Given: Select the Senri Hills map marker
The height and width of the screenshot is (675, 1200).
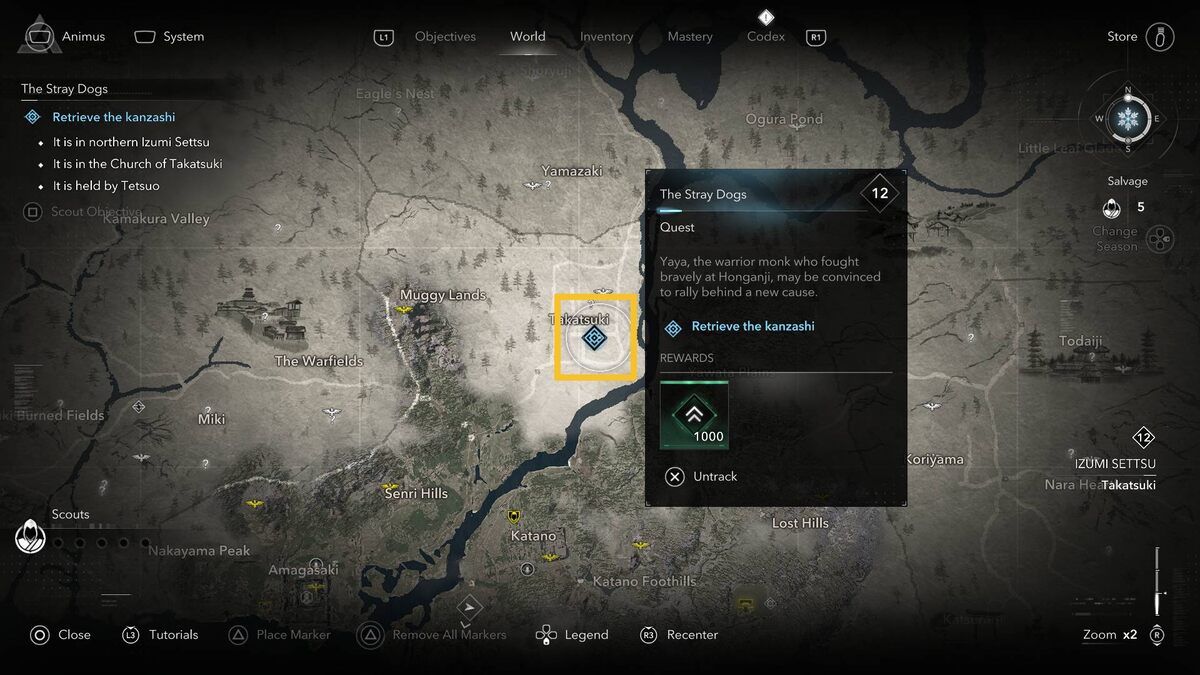Looking at the screenshot, I should tap(392, 491).
